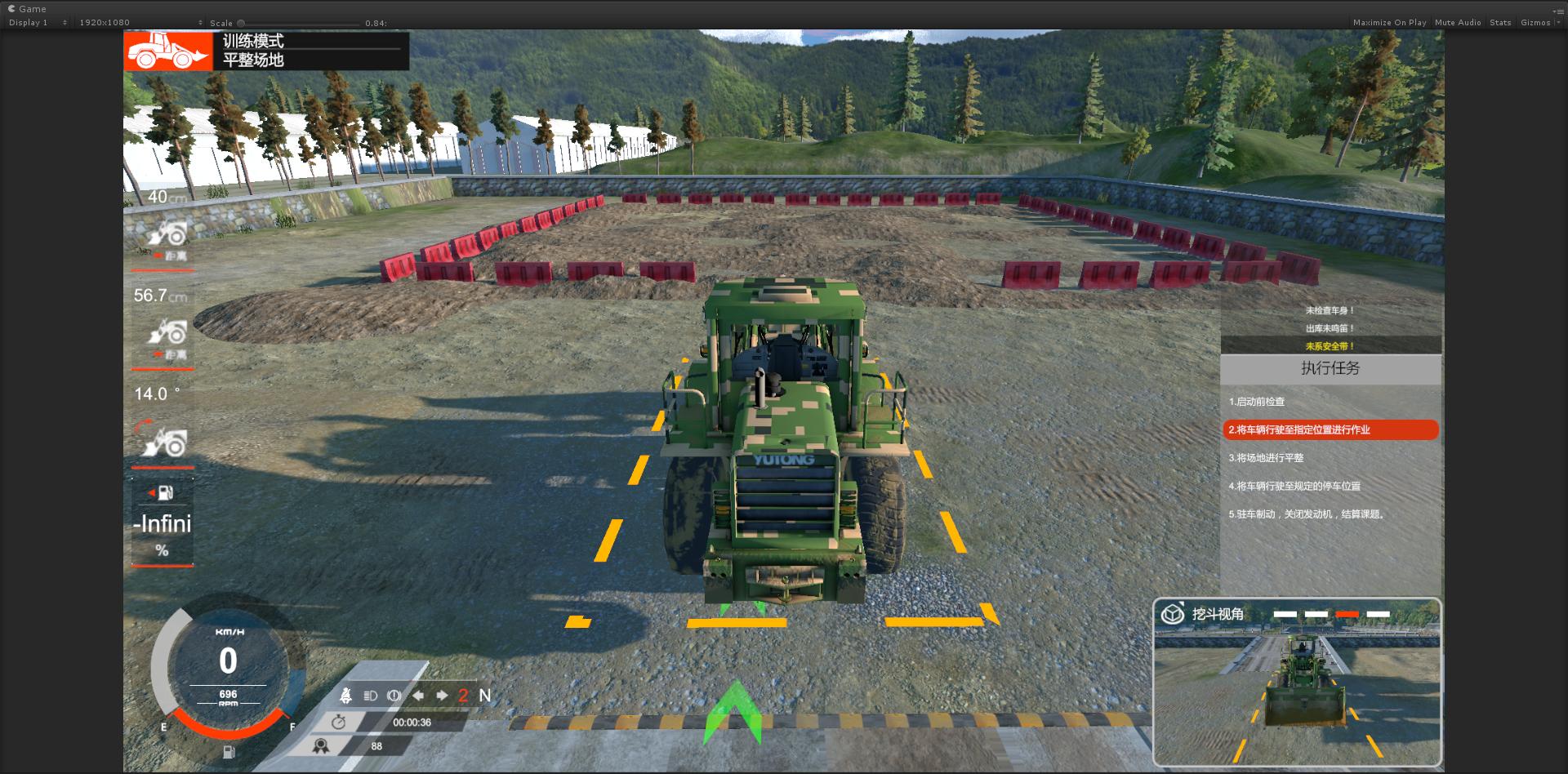This screenshot has height=774, width=1568.
Task: Select the highlighted task 2 objective
Action: [x=1330, y=429]
